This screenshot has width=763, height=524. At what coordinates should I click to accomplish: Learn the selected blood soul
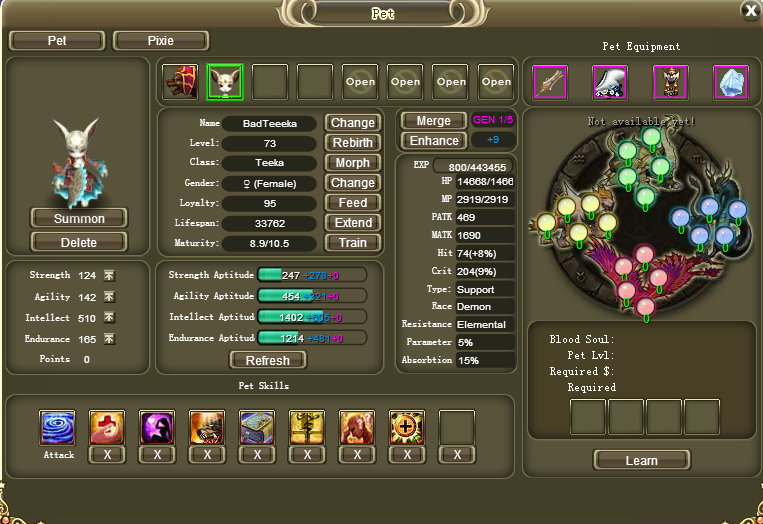pyautogui.click(x=641, y=460)
